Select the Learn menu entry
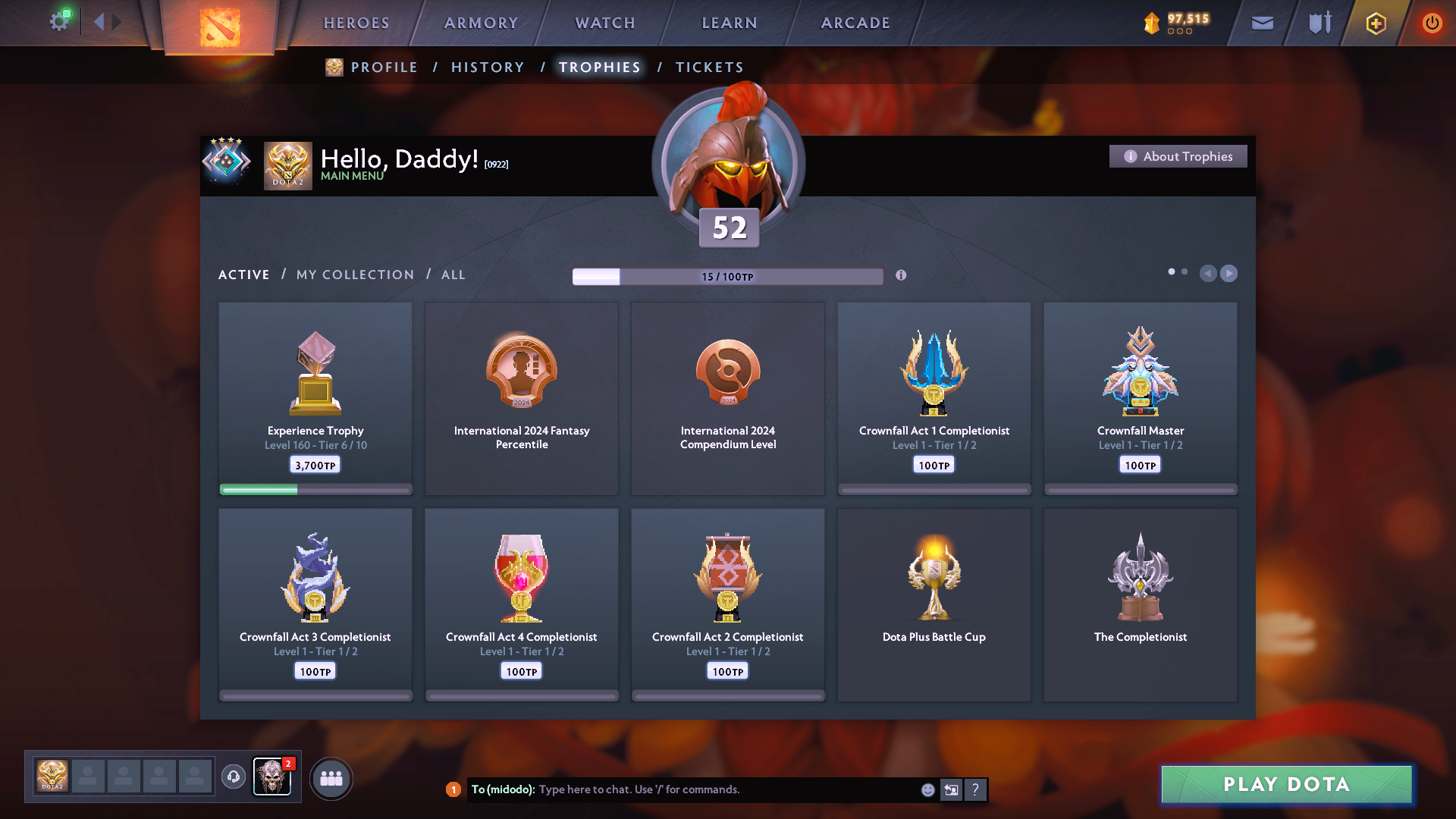This screenshot has width=1456, height=819. [x=730, y=23]
